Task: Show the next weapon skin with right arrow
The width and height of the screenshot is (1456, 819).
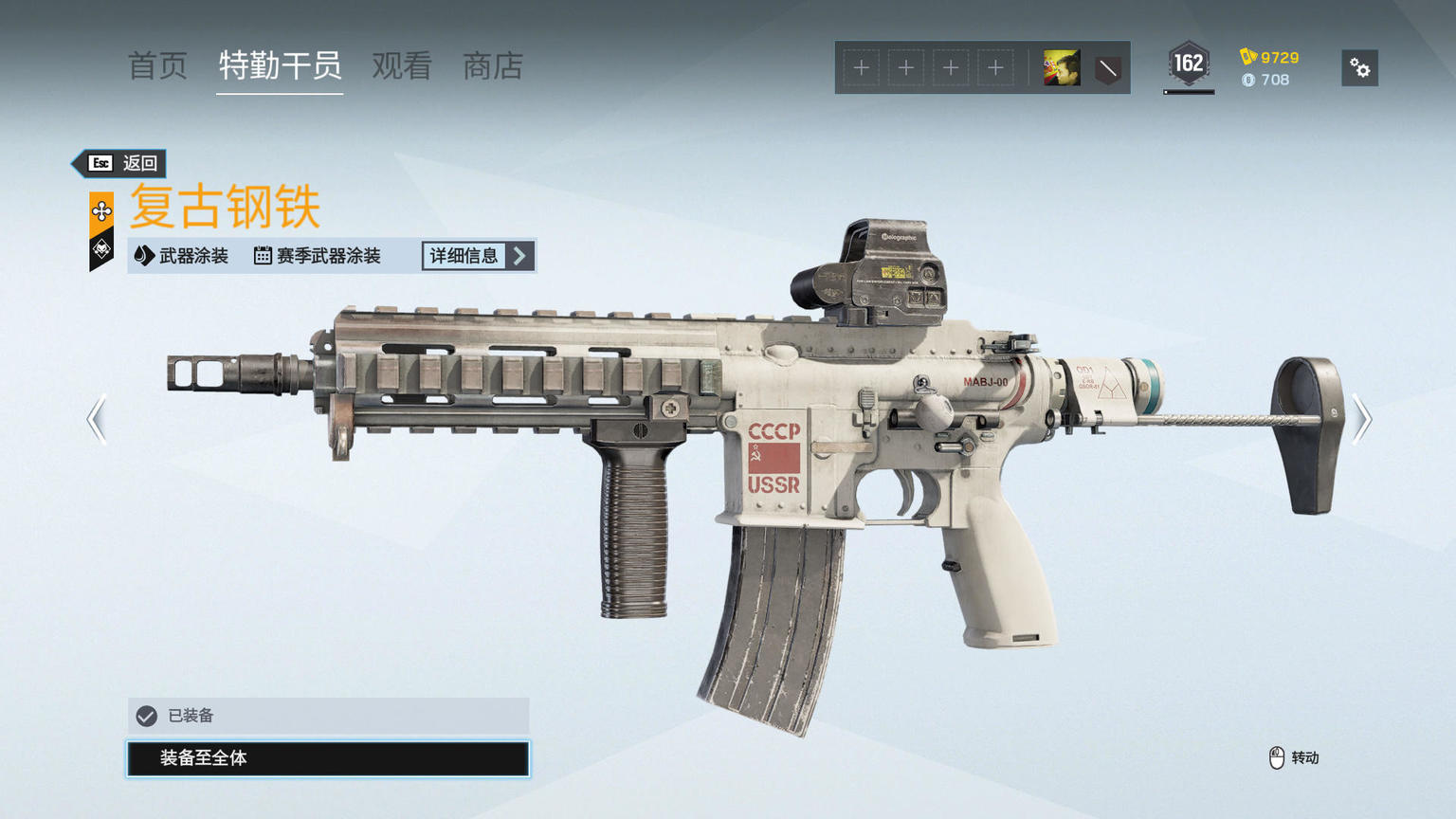Action: click(x=1361, y=419)
